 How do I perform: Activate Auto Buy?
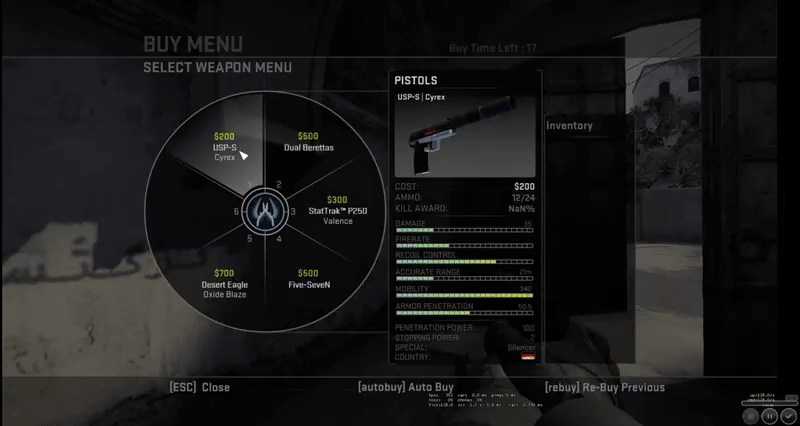pos(405,387)
